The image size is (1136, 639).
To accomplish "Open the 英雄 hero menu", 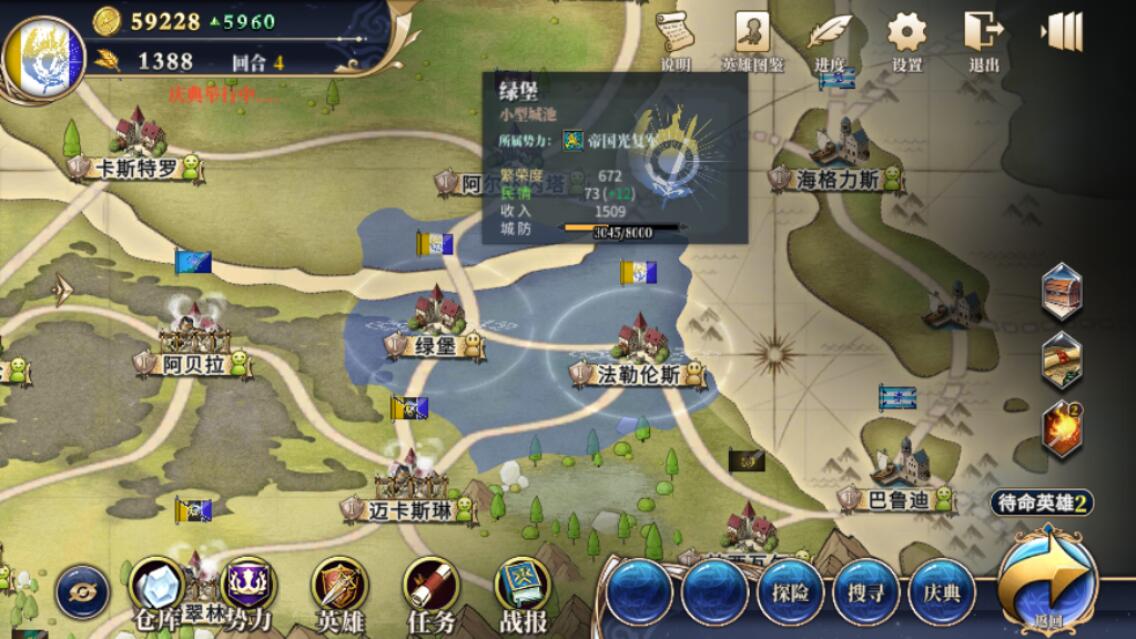I will (339, 591).
